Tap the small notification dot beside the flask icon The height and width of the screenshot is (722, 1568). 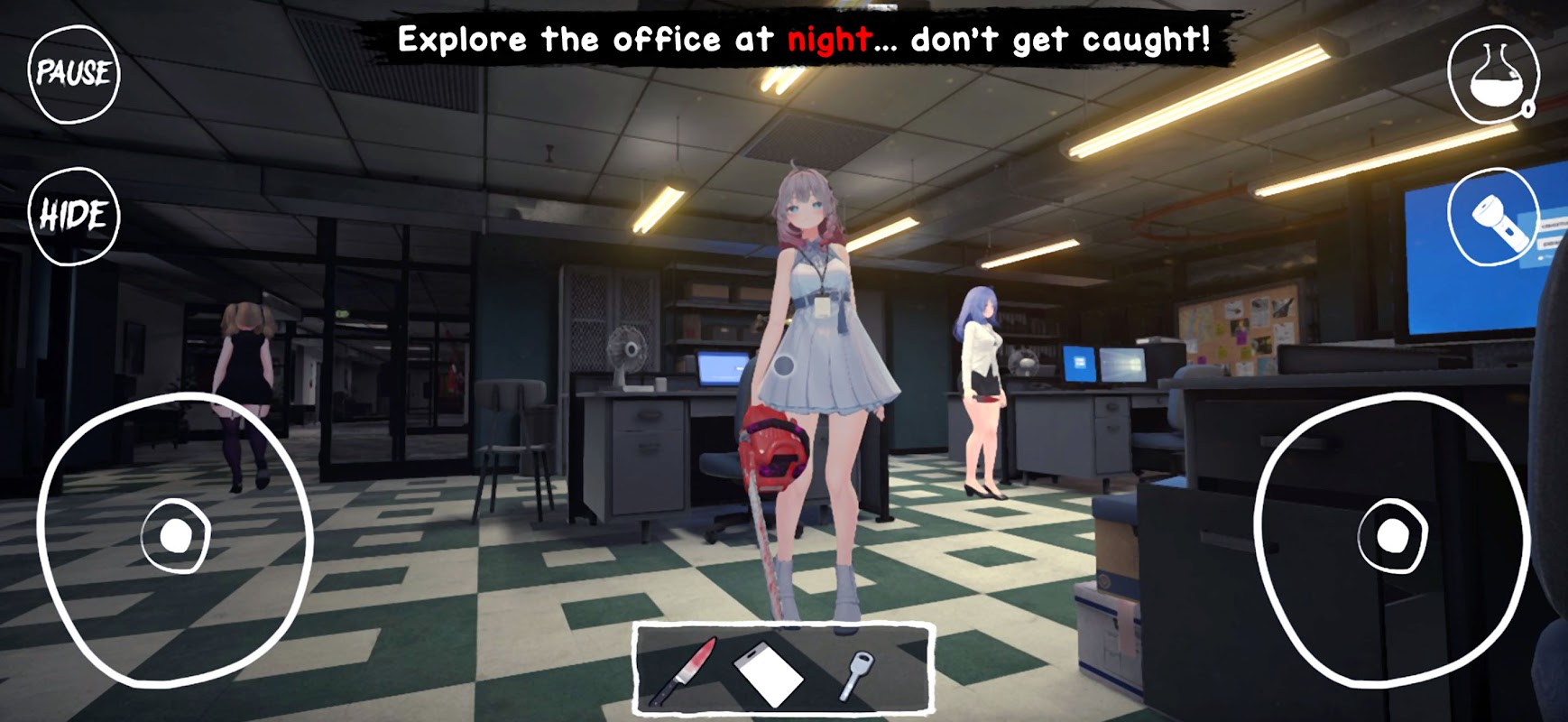pos(1529,108)
